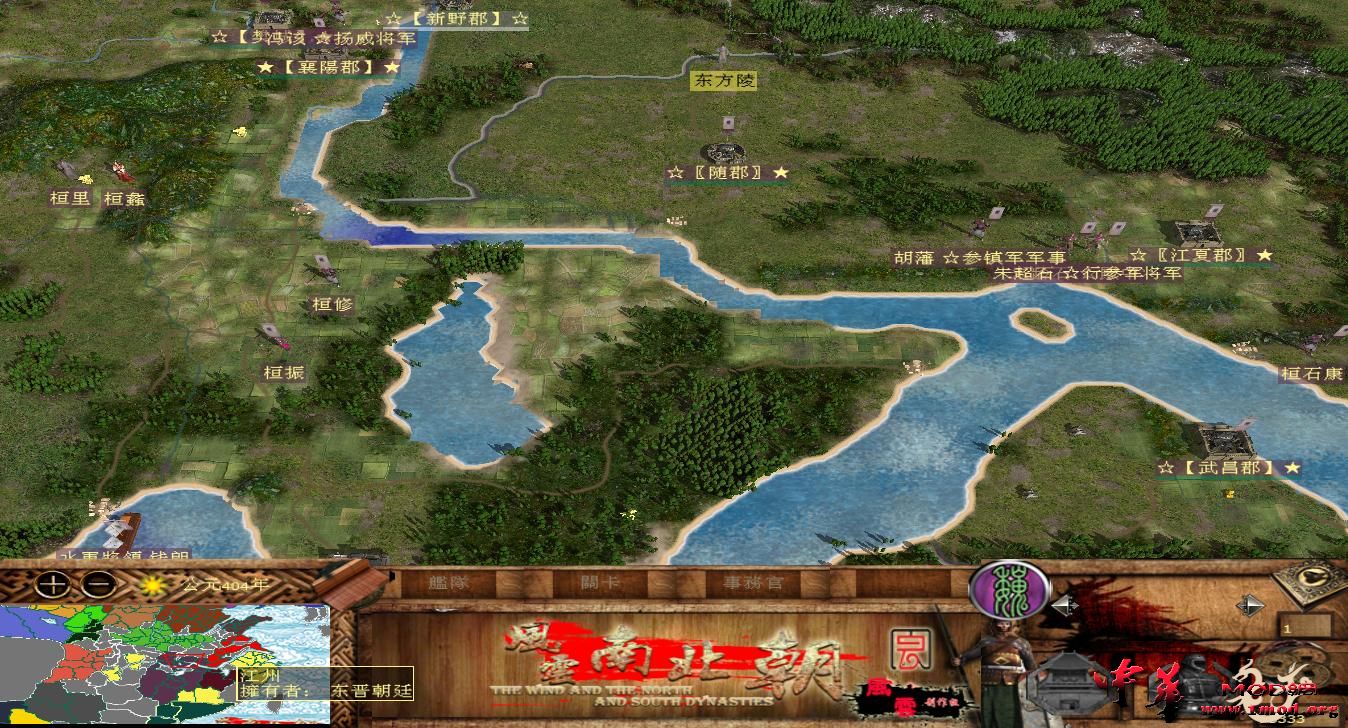The height and width of the screenshot is (728, 1348).
Task: Click the settlement building icon in bottom panel
Action: click(x=1068, y=684)
